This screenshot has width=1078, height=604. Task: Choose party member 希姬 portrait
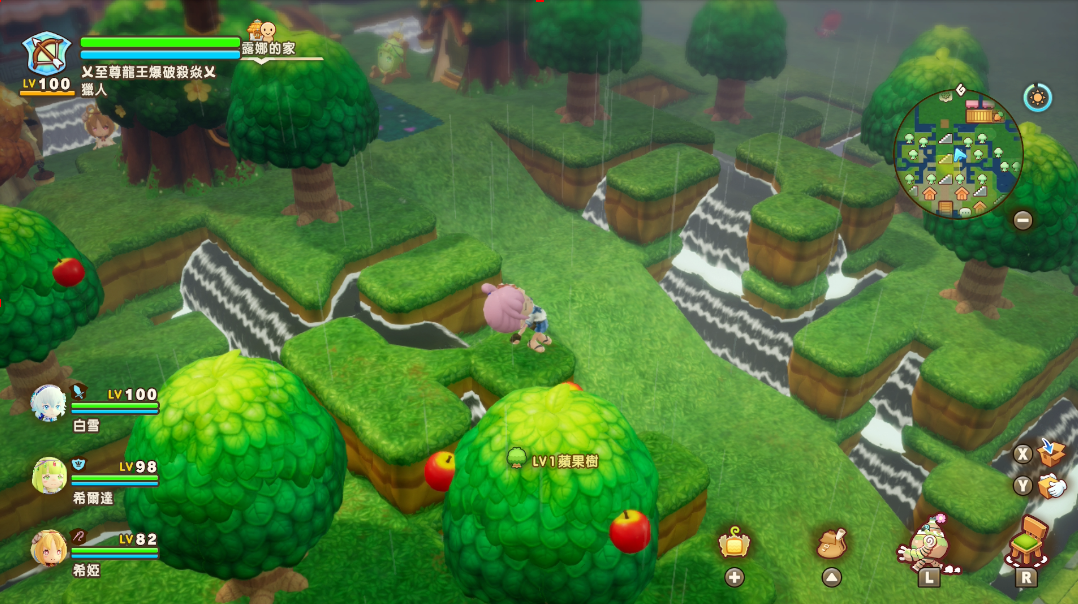click(49, 547)
